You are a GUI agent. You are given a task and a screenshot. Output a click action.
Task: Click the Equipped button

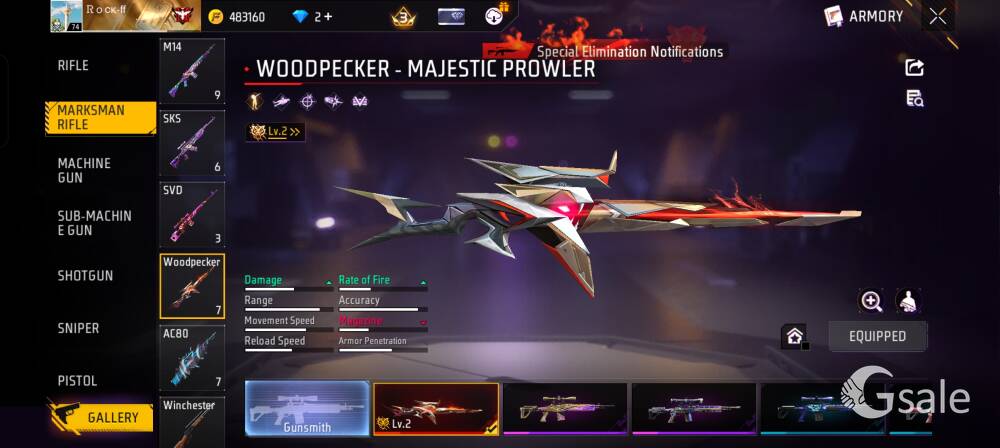(x=877, y=336)
